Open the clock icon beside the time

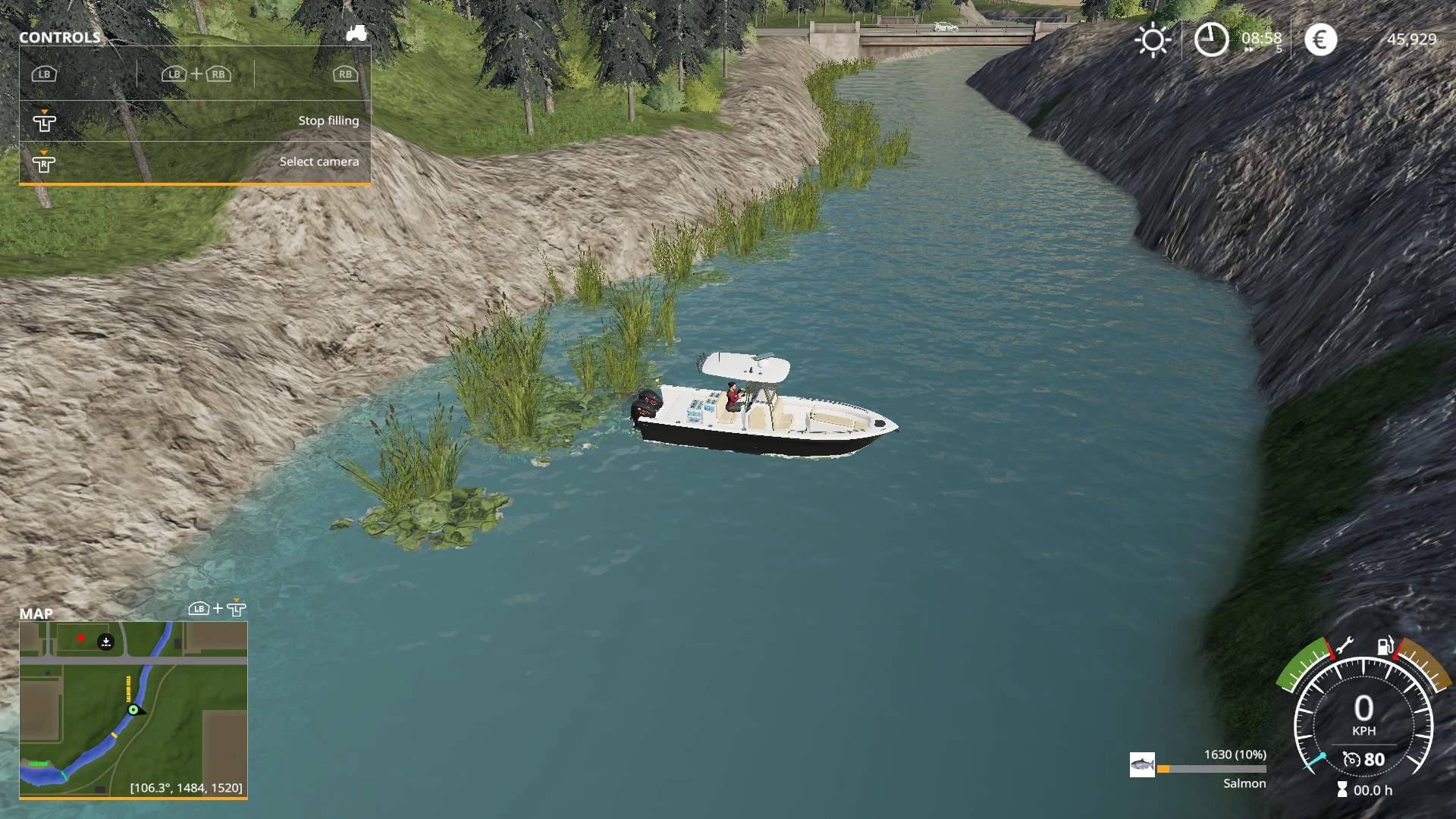tap(1211, 39)
